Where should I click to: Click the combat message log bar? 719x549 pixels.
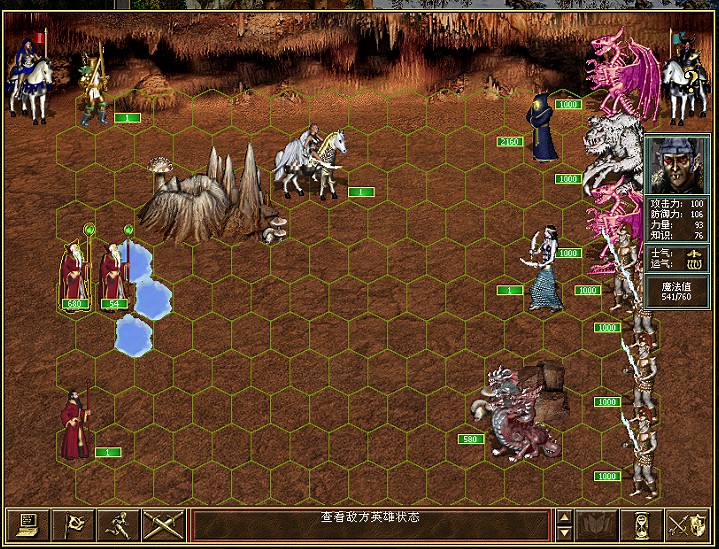[x=370, y=524]
